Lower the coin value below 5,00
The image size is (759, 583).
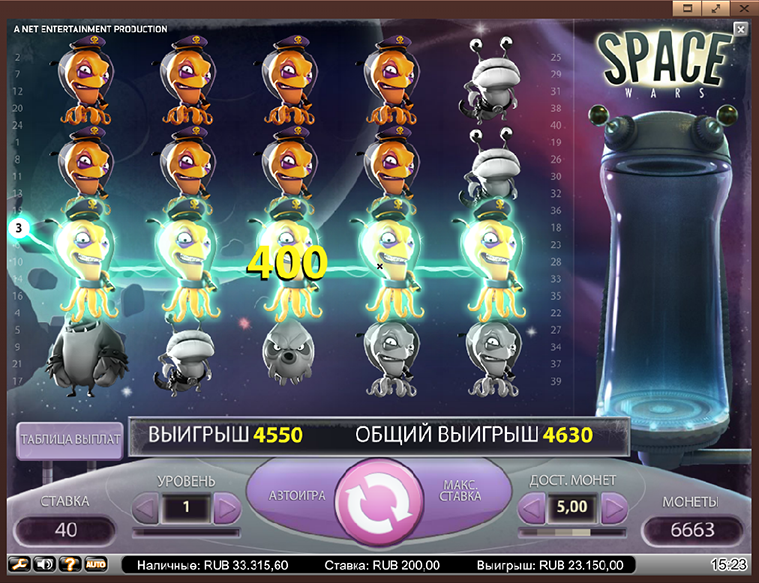pos(532,508)
